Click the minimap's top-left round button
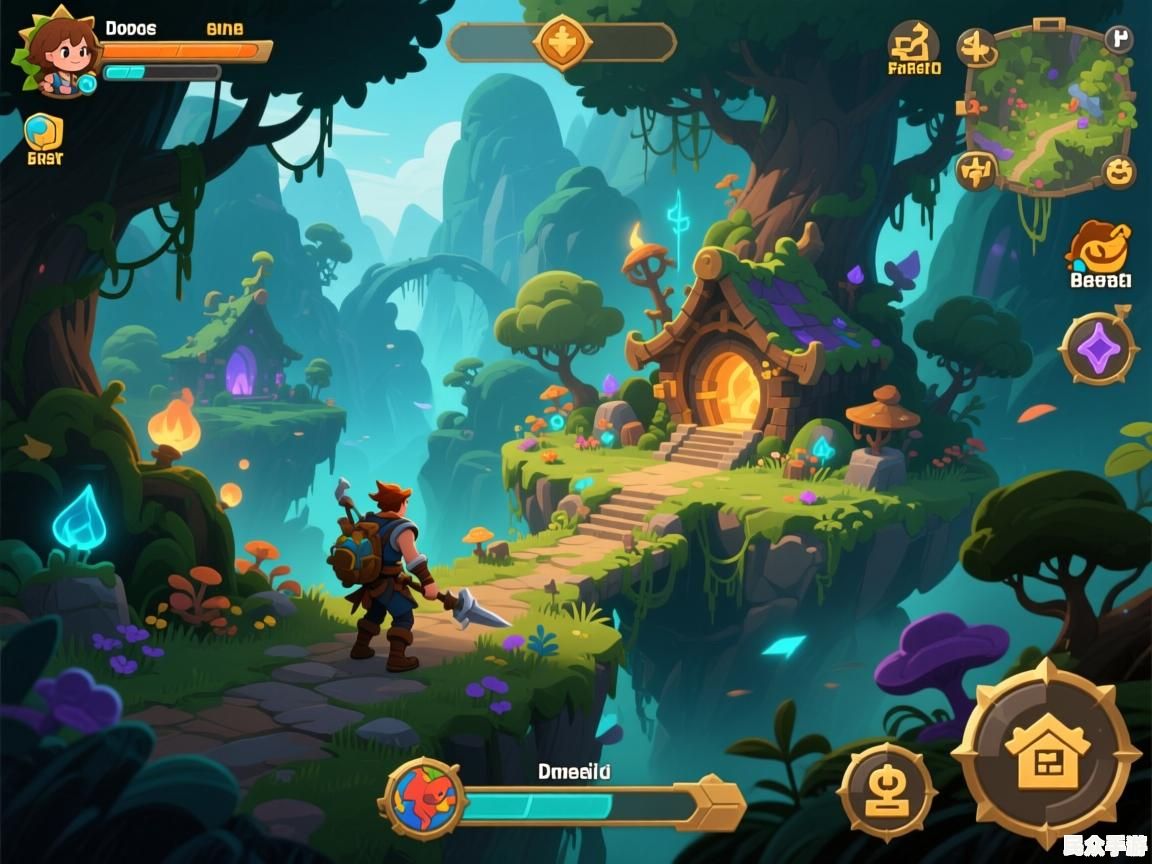1152x864 pixels. click(x=977, y=47)
